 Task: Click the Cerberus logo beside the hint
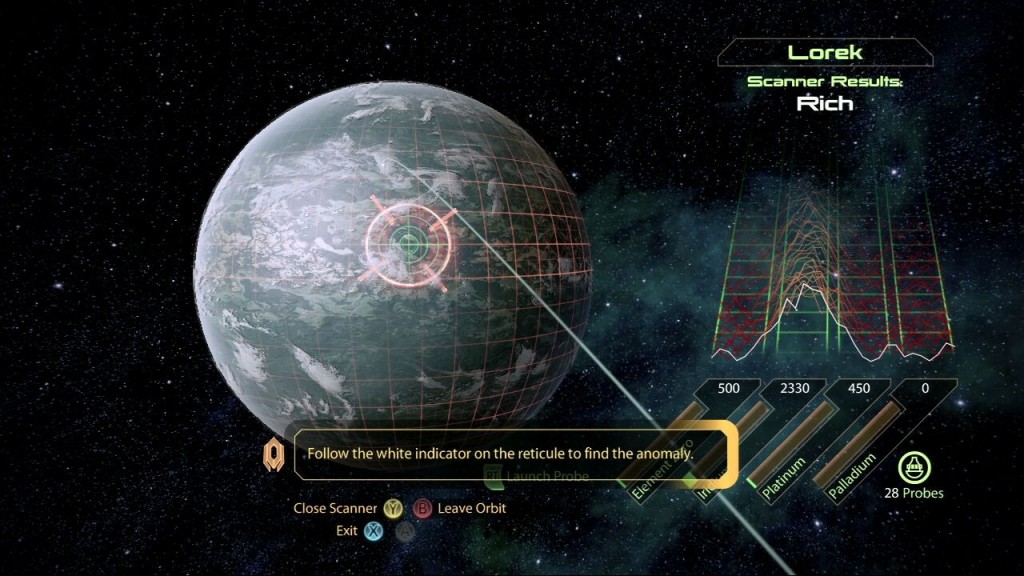pos(274,456)
